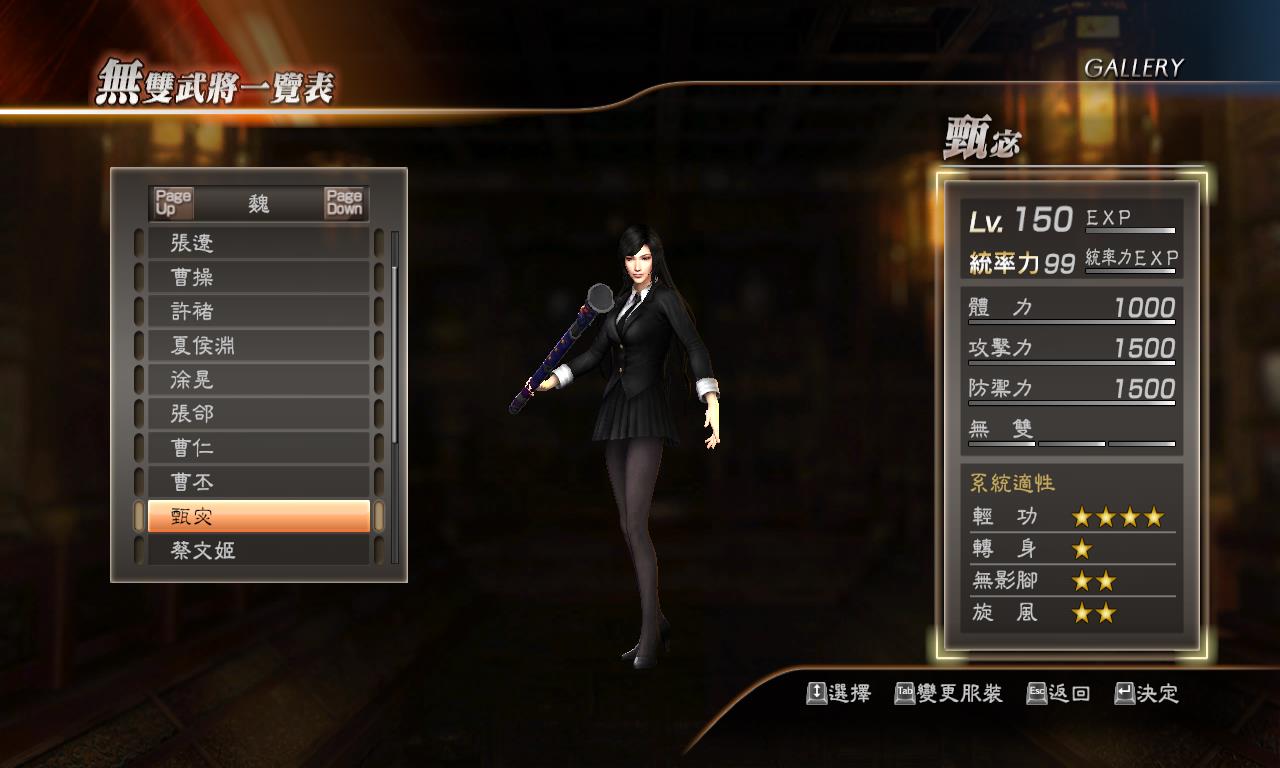Click the Page Down button

tap(346, 203)
